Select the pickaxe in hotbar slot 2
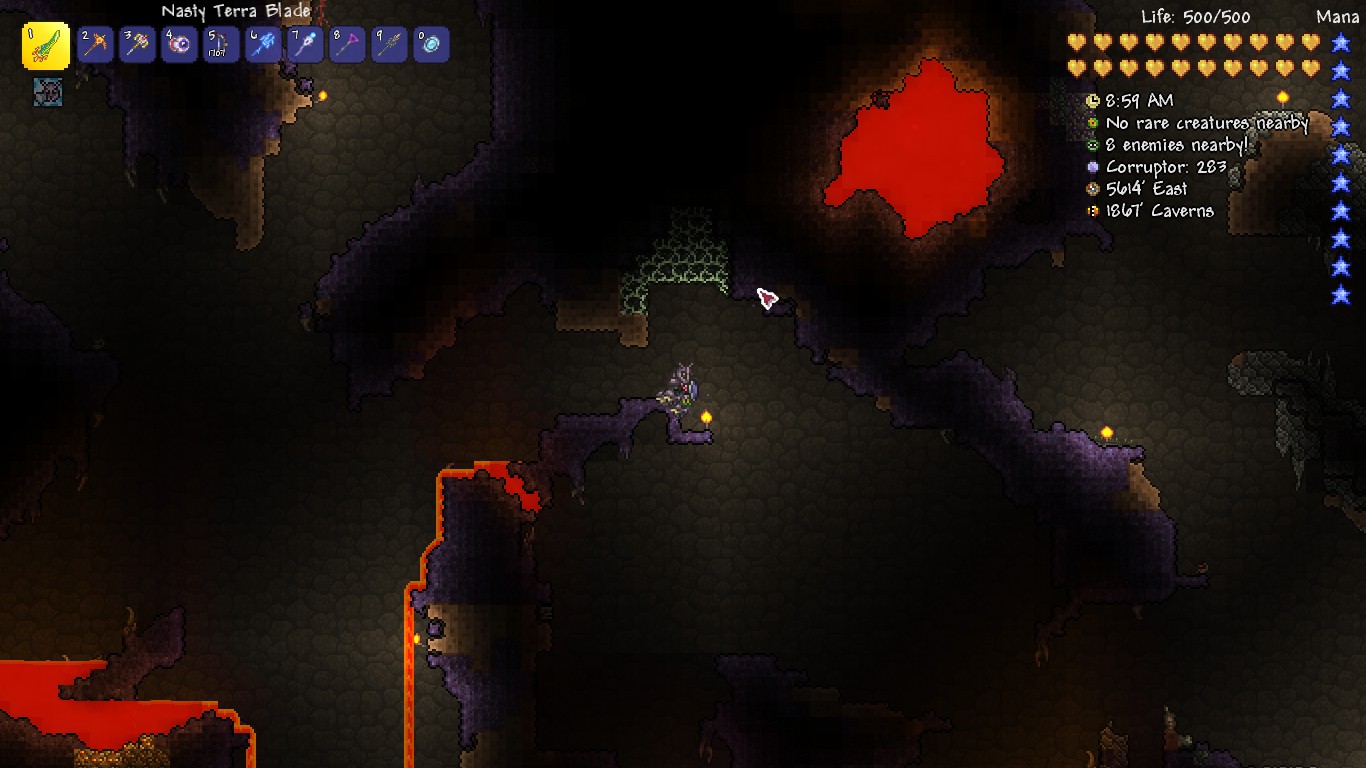 click(x=96, y=44)
